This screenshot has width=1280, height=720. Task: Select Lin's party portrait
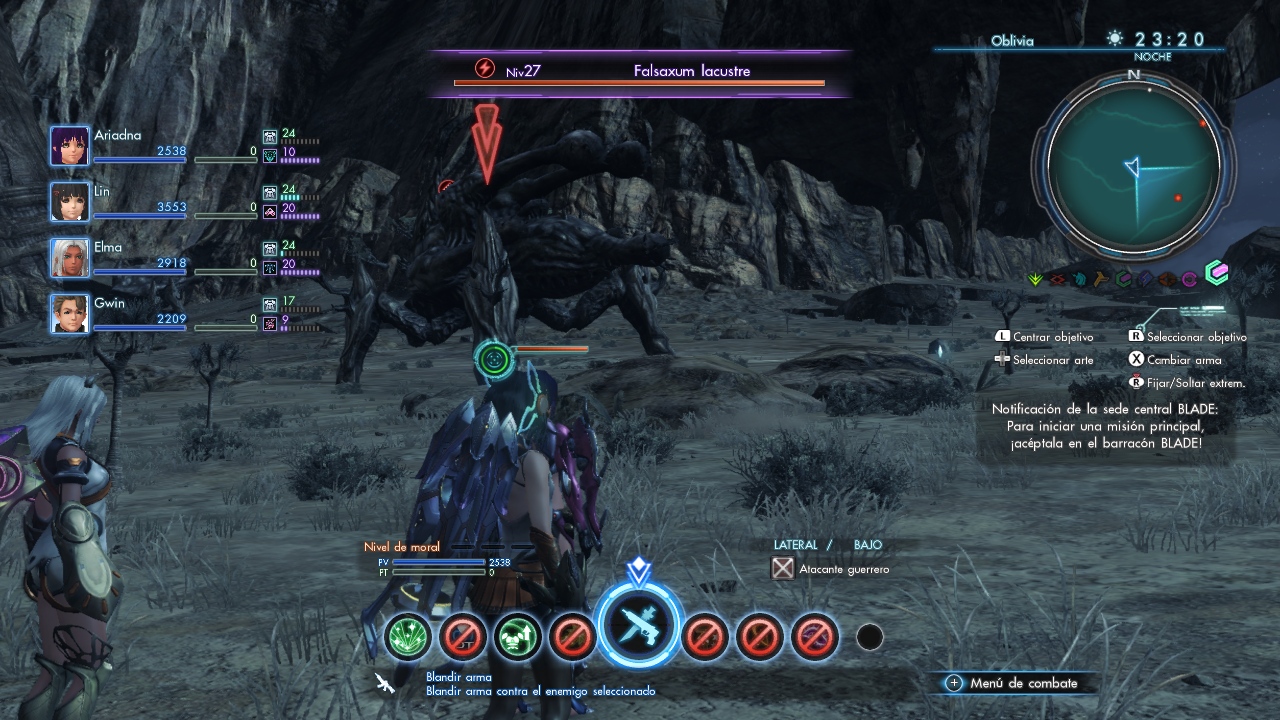(x=70, y=202)
